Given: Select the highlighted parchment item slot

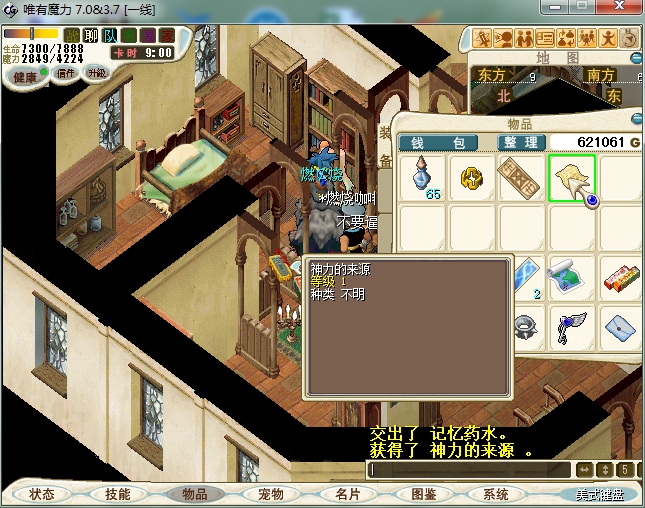Looking at the screenshot, I should (571, 178).
